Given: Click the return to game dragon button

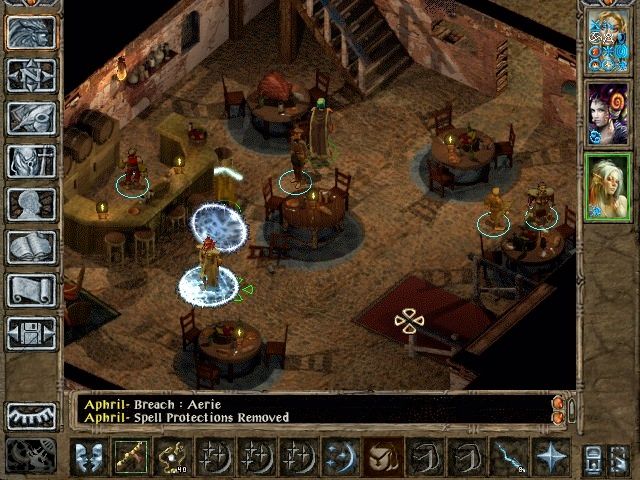Looking at the screenshot, I should (31, 32).
